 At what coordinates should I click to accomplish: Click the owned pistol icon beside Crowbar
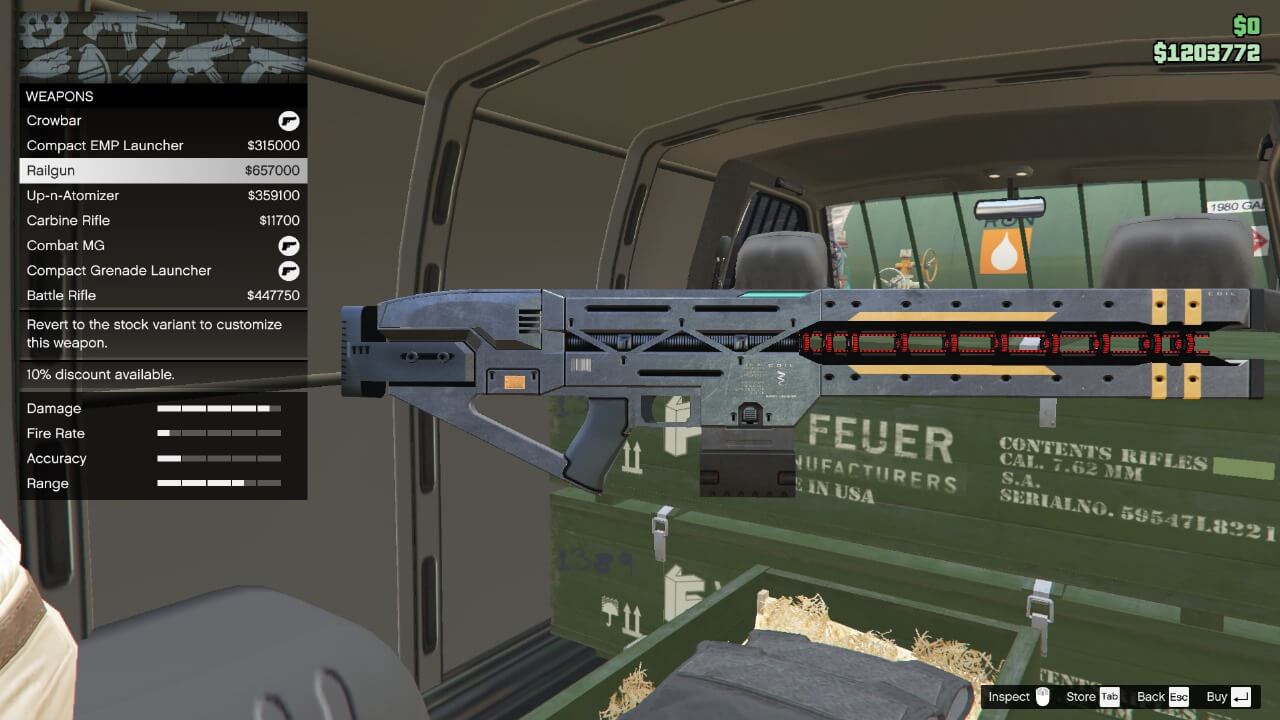tap(289, 120)
